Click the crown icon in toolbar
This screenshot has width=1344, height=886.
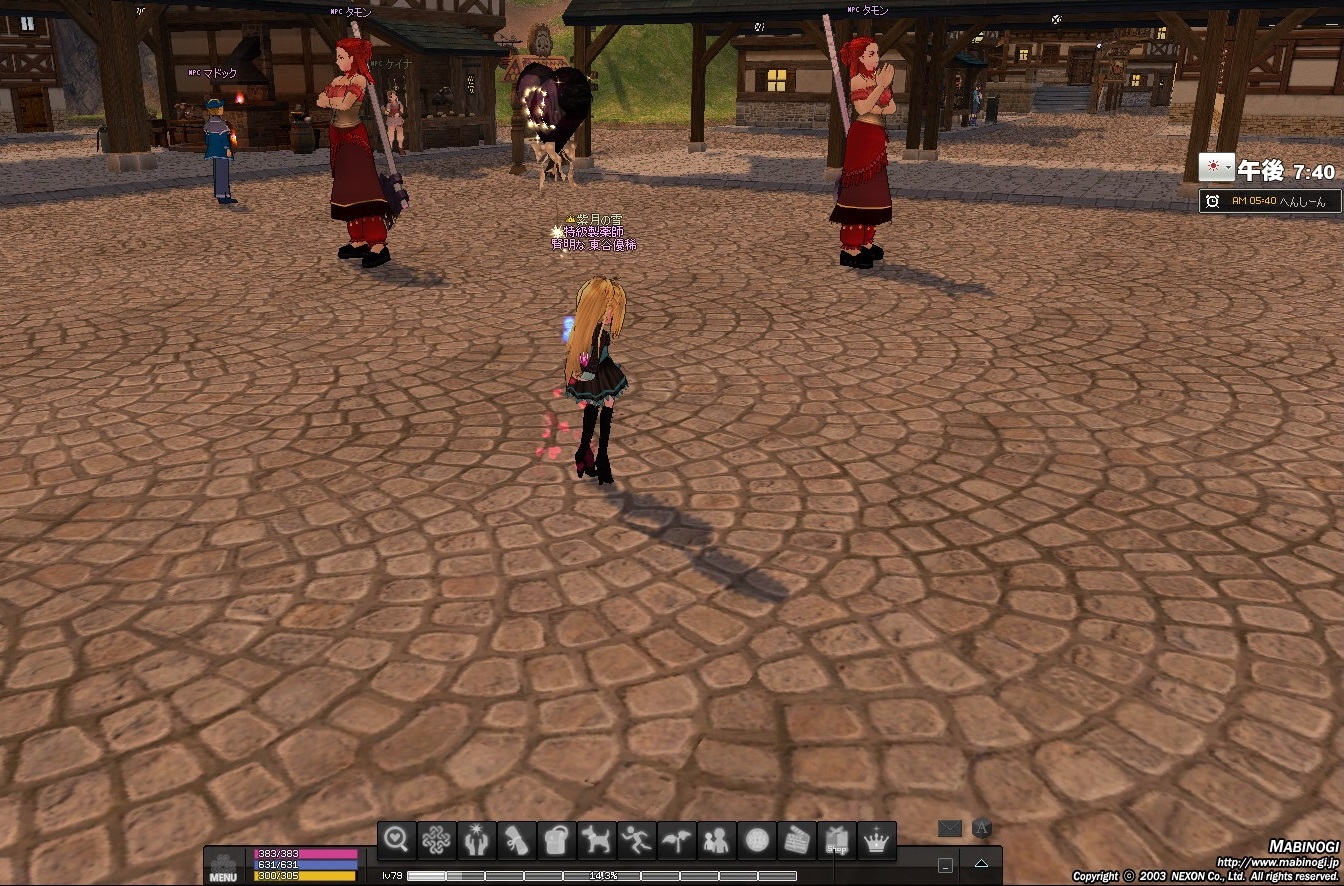pyautogui.click(x=877, y=841)
